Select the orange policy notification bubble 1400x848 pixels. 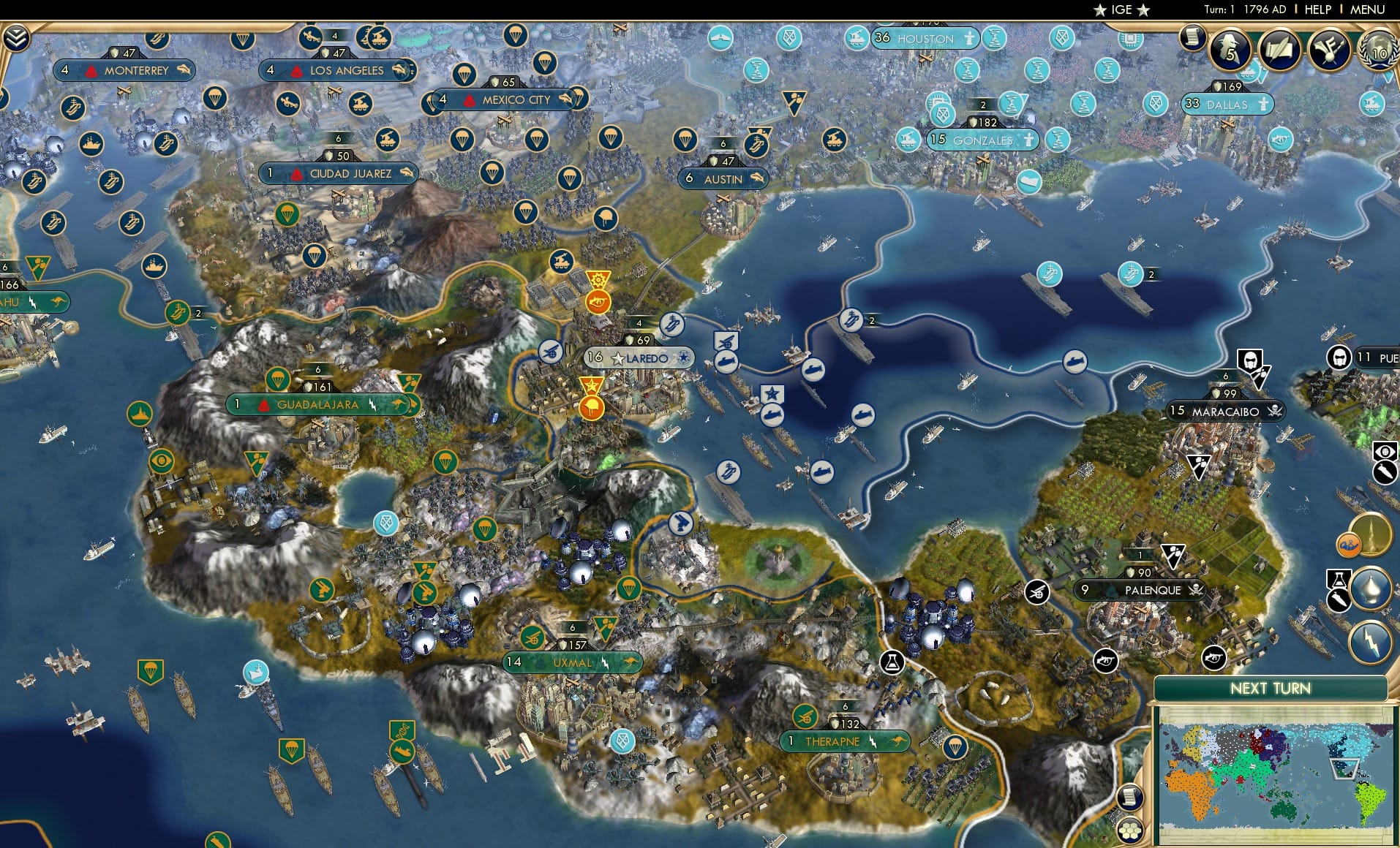1350,544
